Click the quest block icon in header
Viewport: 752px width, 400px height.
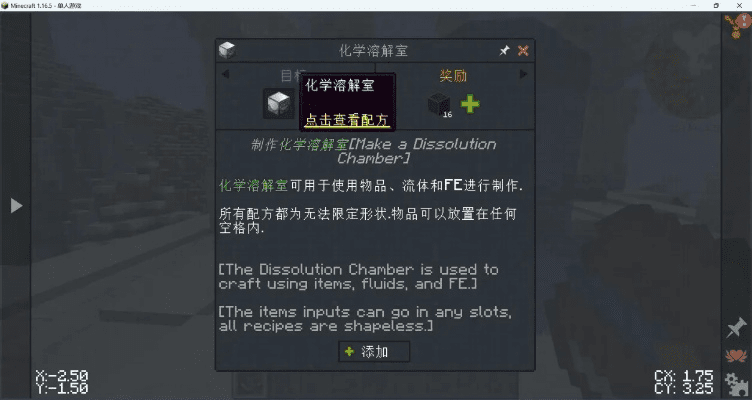pyautogui.click(x=228, y=50)
